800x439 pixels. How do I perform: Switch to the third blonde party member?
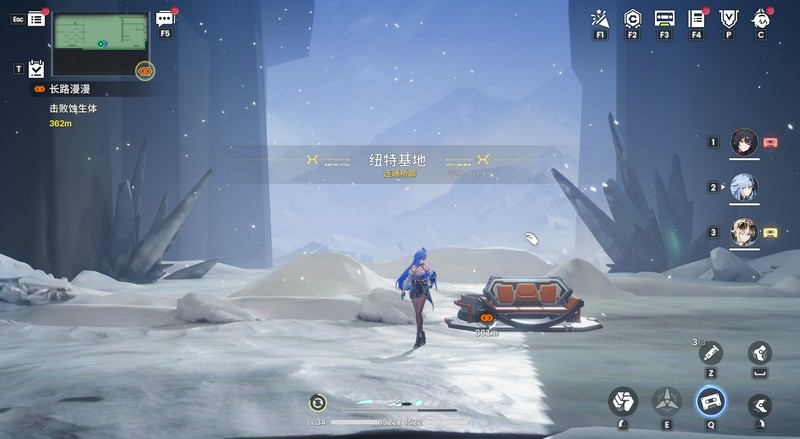pyautogui.click(x=743, y=232)
